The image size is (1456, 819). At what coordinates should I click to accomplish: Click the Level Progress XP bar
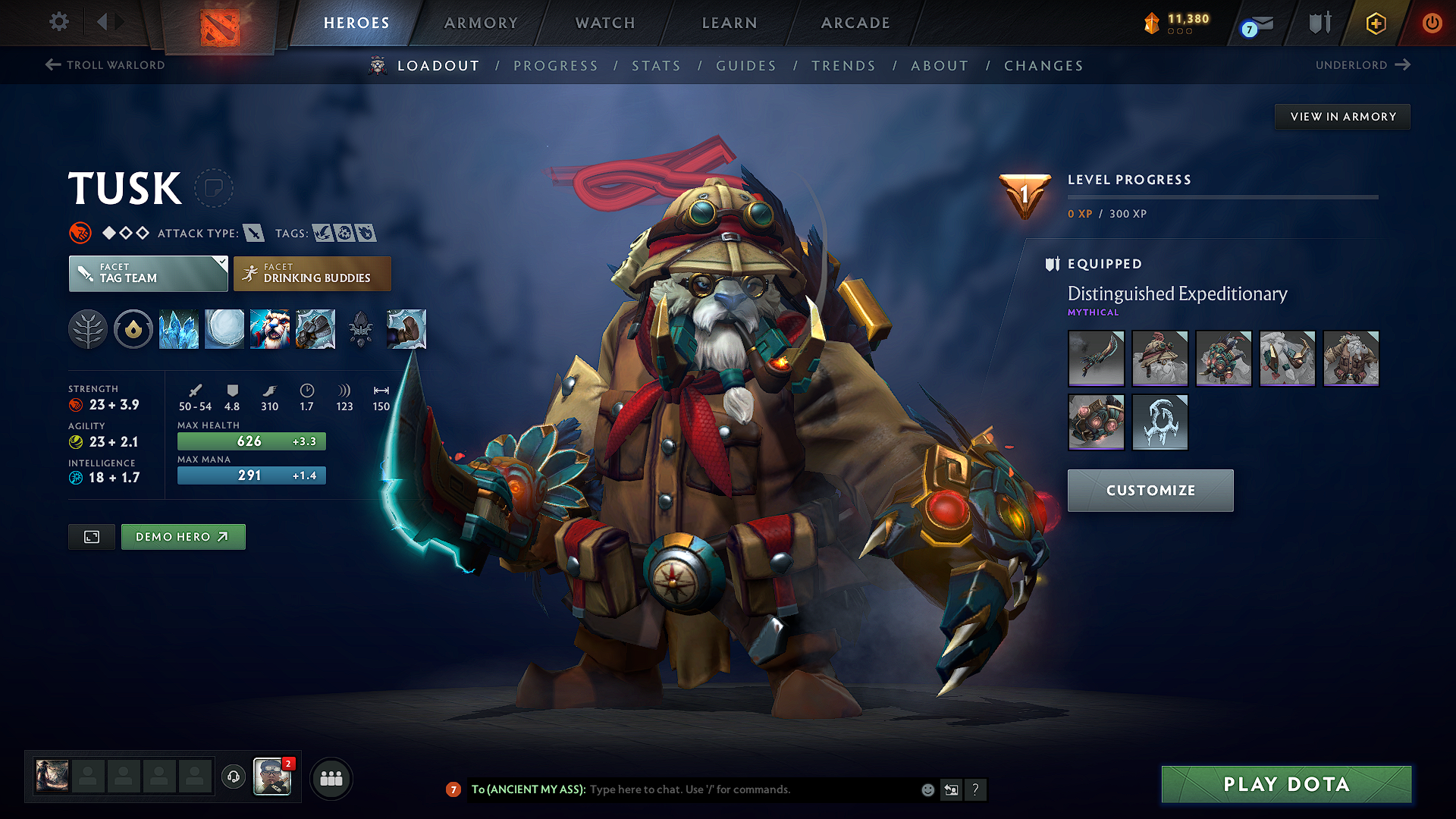1223,196
